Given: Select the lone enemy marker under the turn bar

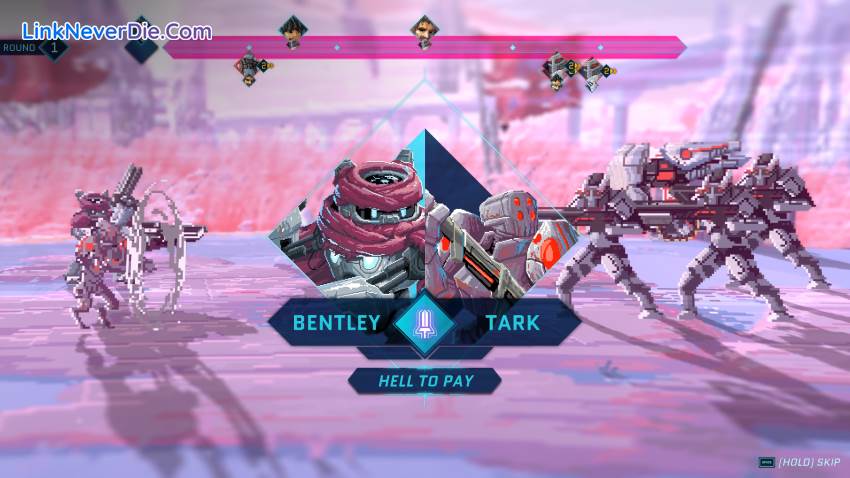Looking at the screenshot, I should click(250, 67).
